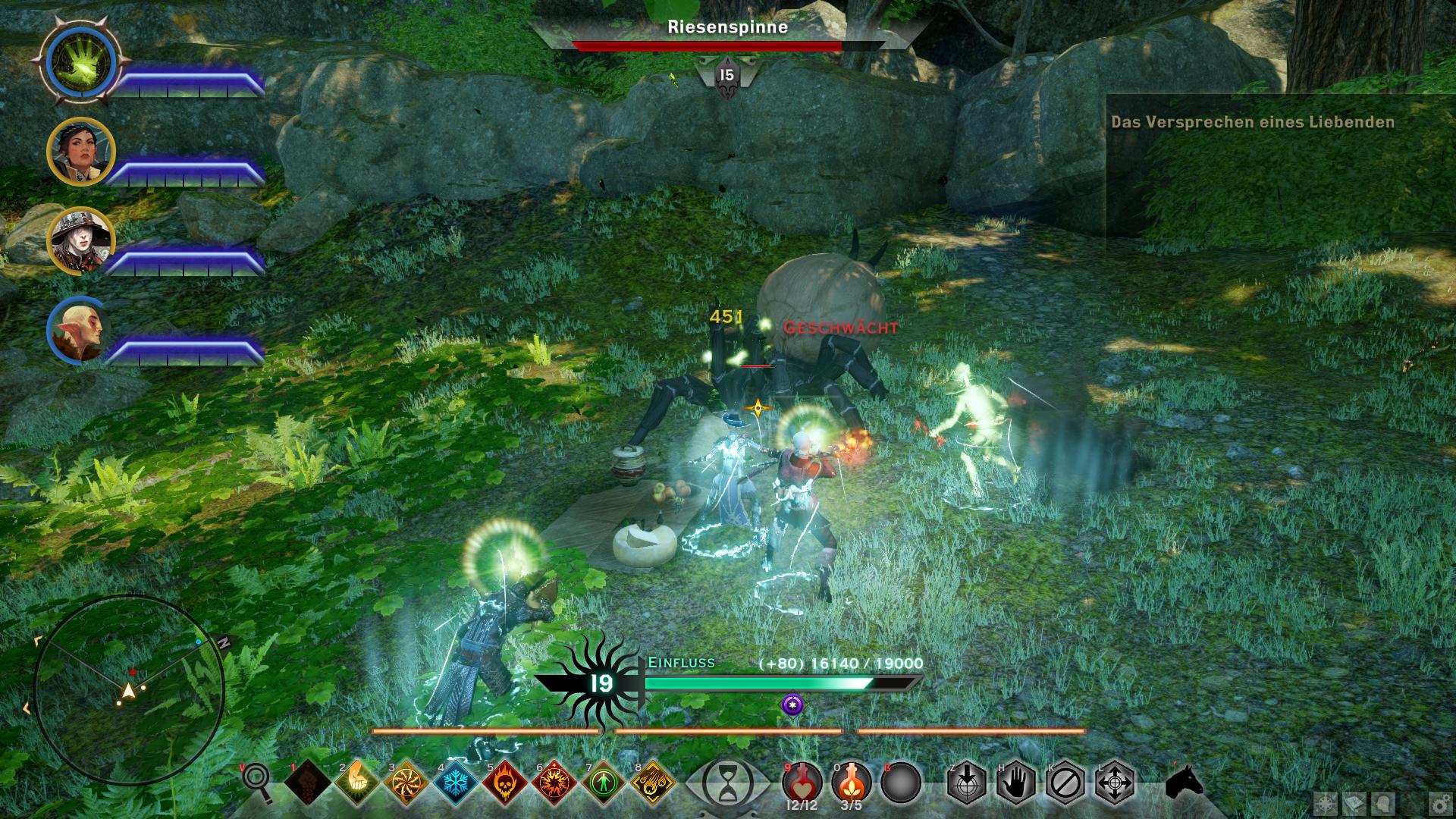Call the horse mount
Image resolution: width=1456 pixels, height=819 pixels.
point(1185,781)
